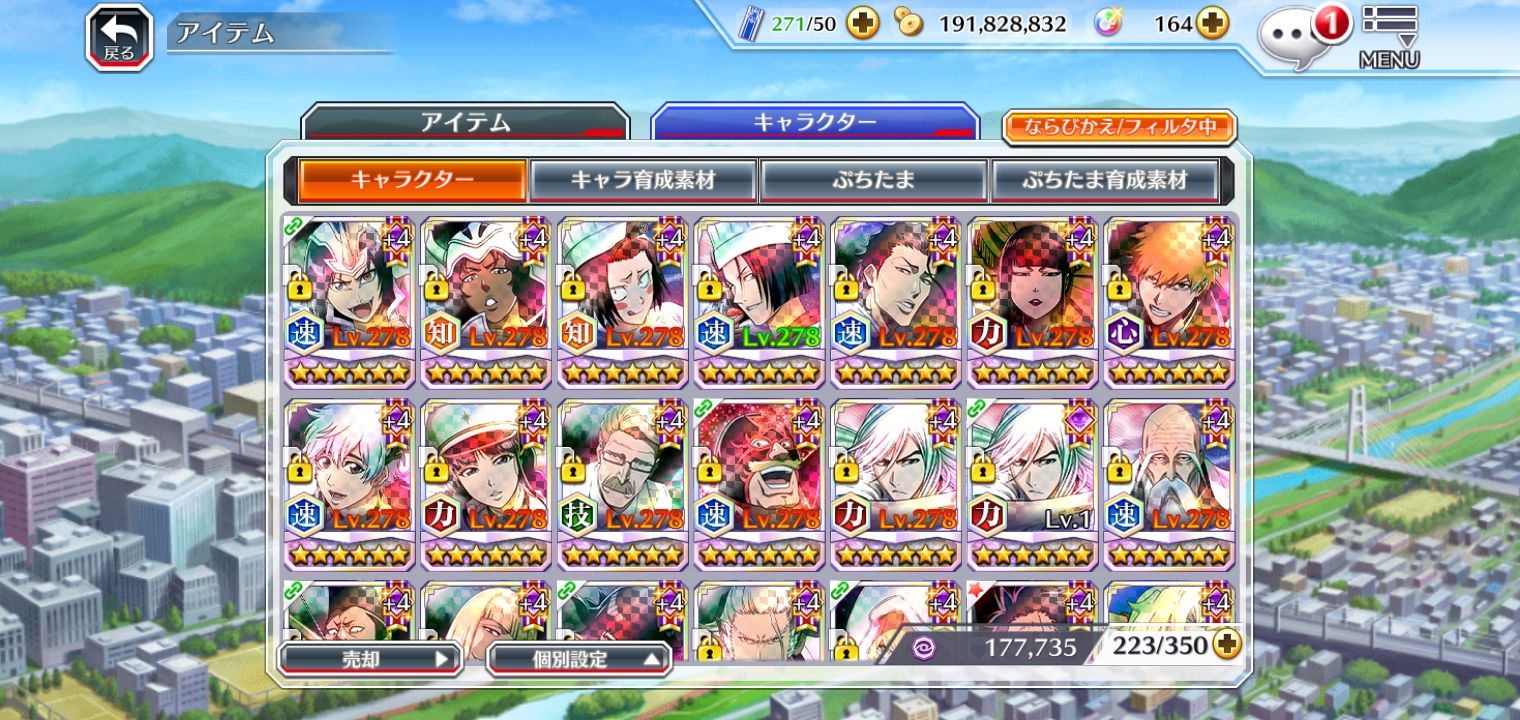Pick the bald white-bearded old man character
This screenshot has width=1520, height=720.
1169,482
